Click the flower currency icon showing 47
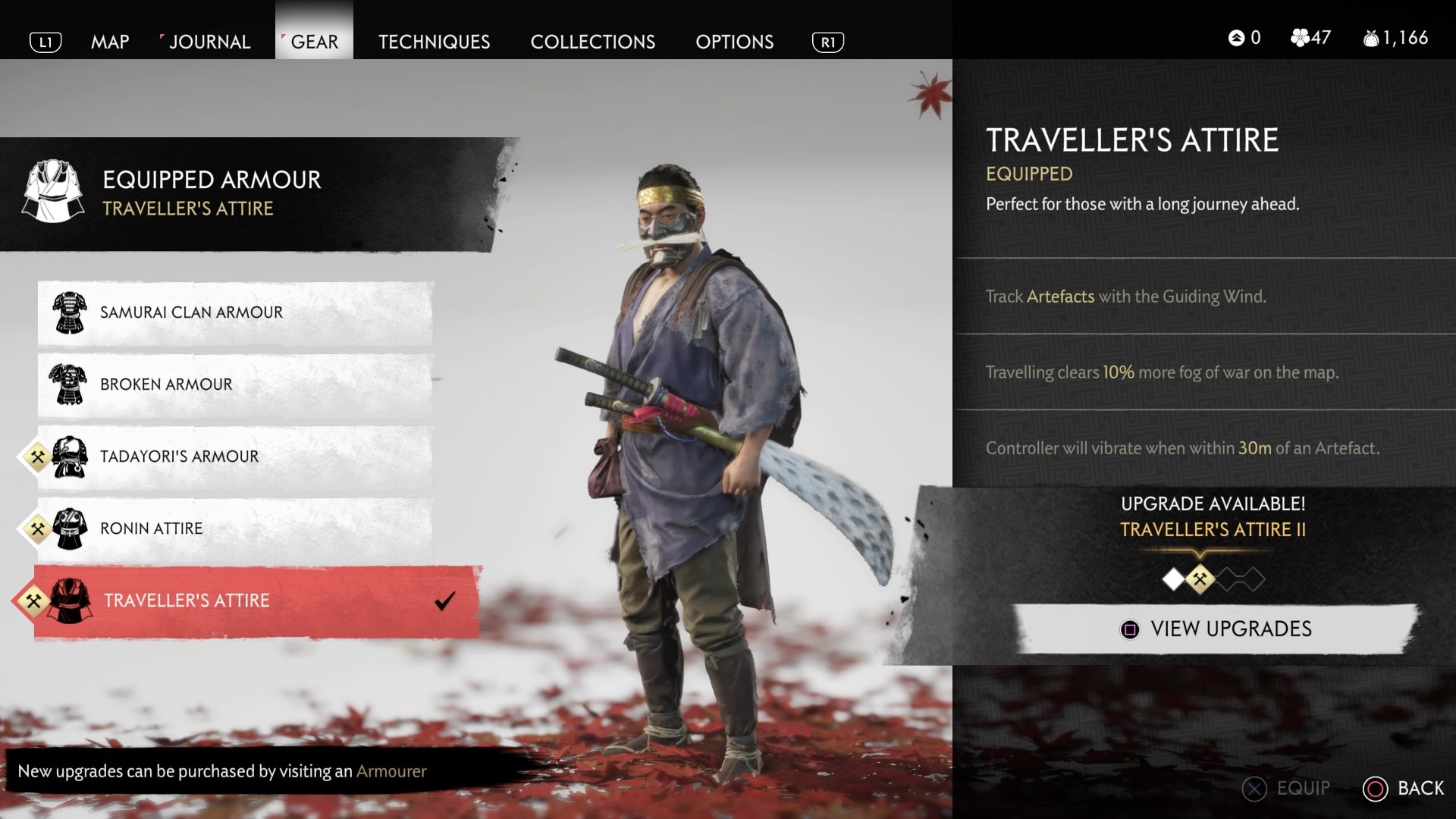Image resolution: width=1456 pixels, height=819 pixels. [x=1298, y=37]
